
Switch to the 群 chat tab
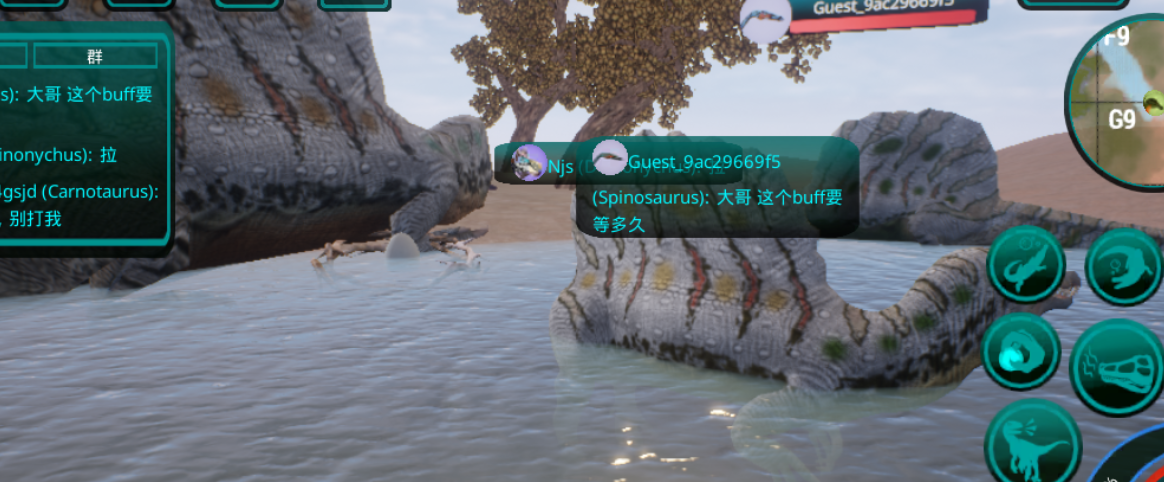[x=95, y=56]
